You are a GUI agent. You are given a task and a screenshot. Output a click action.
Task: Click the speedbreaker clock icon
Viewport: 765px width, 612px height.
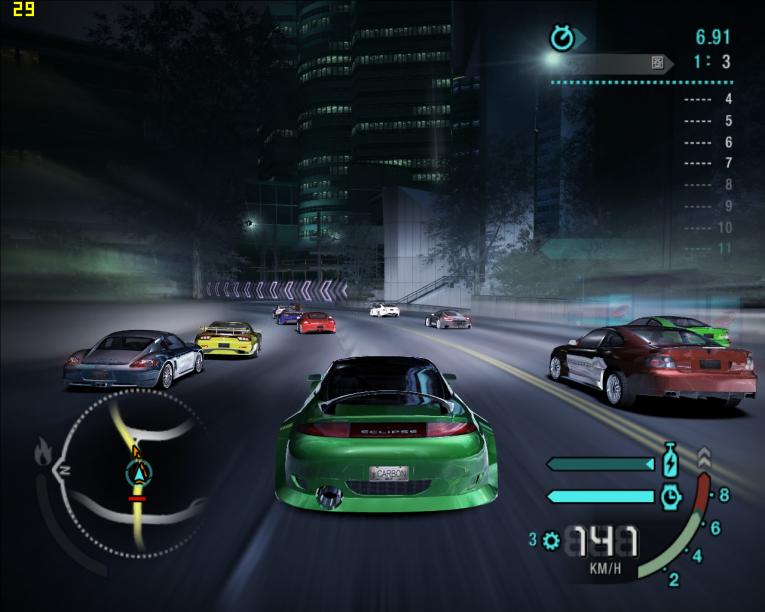pyautogui.click(x=671, y=495)
